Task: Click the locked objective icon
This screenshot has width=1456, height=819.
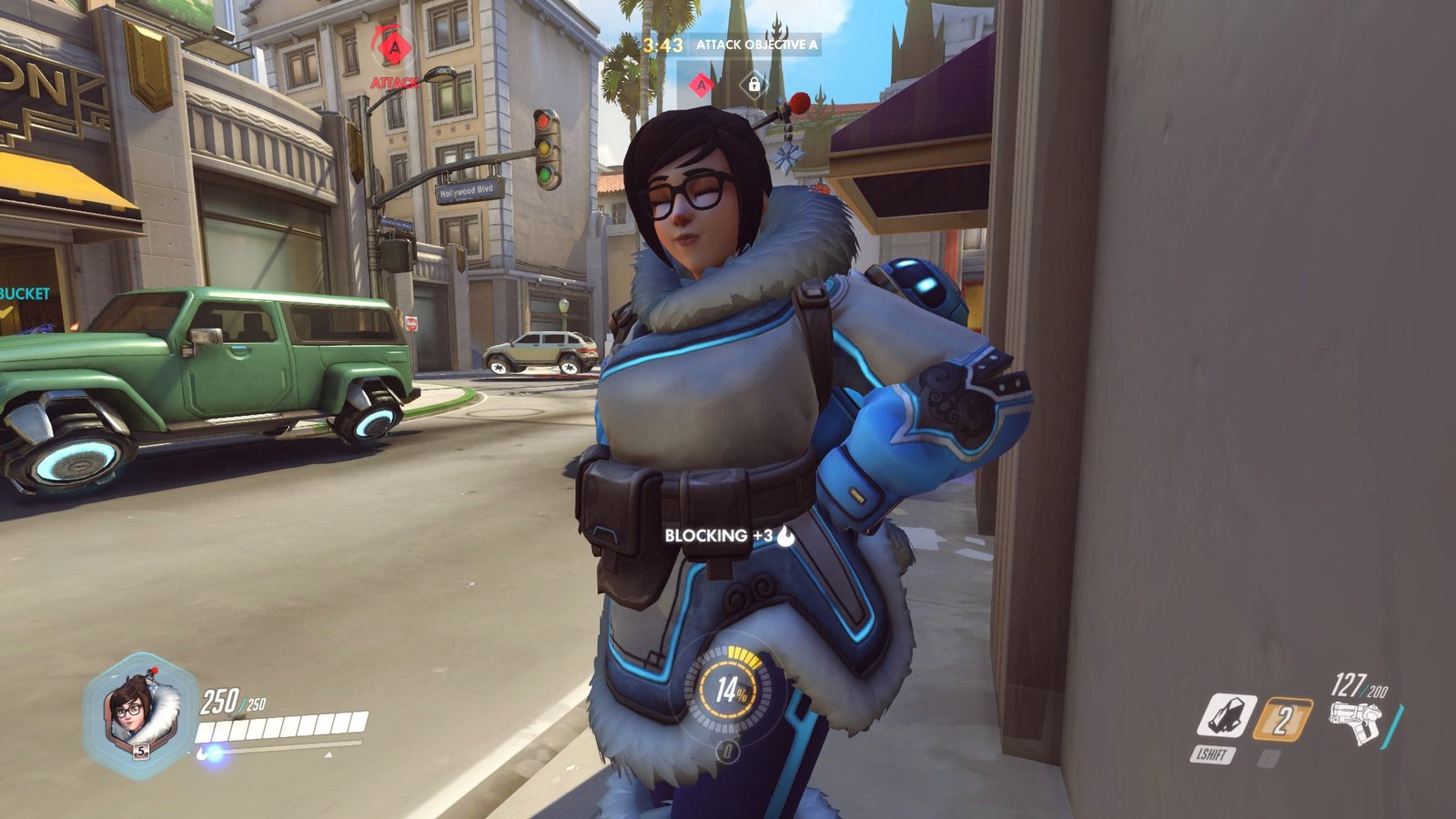Action: click(753, 85)
